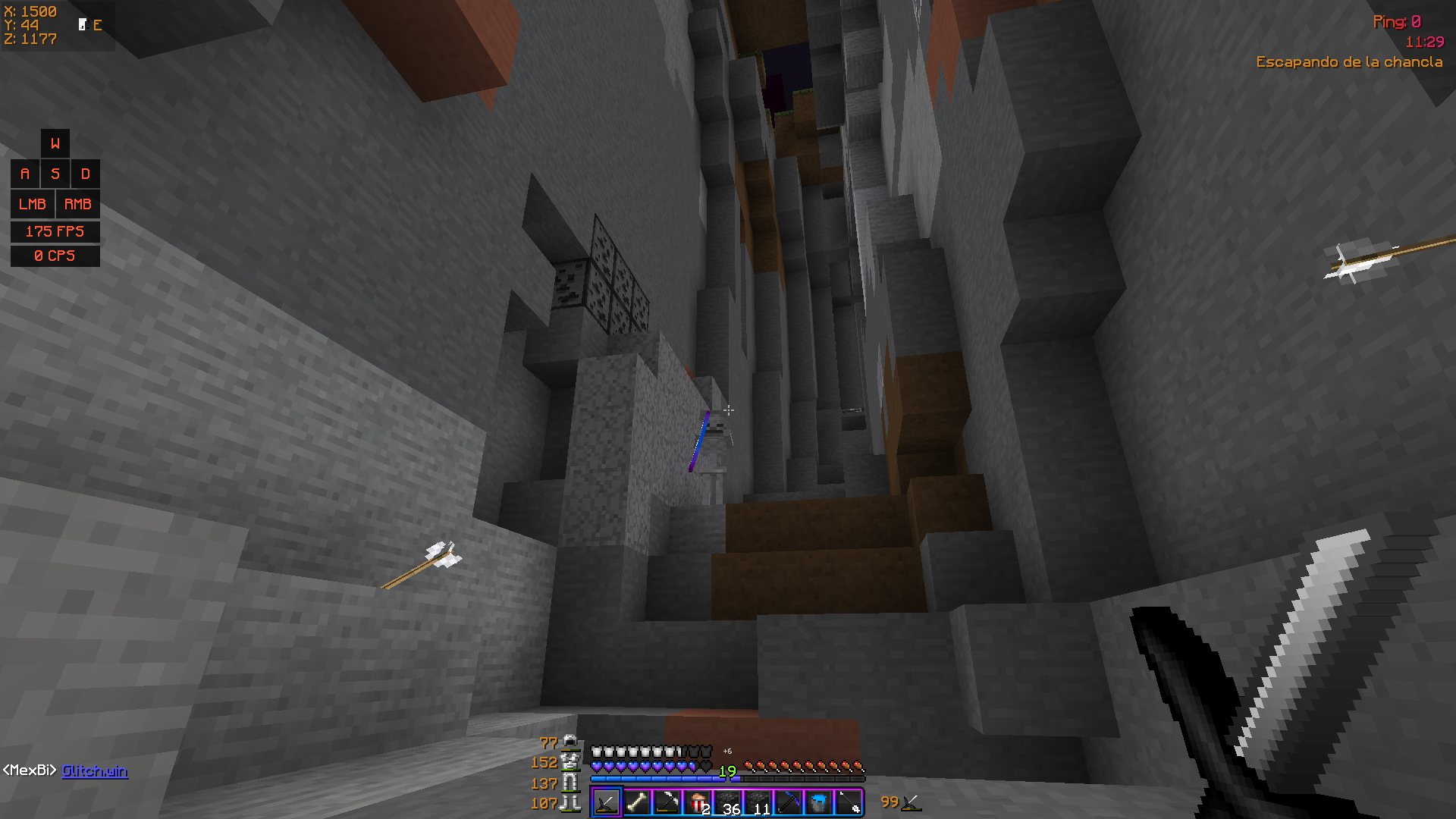Select the bone in the hotbar
The image size is (1456, 819).
(x=637, y=803)
